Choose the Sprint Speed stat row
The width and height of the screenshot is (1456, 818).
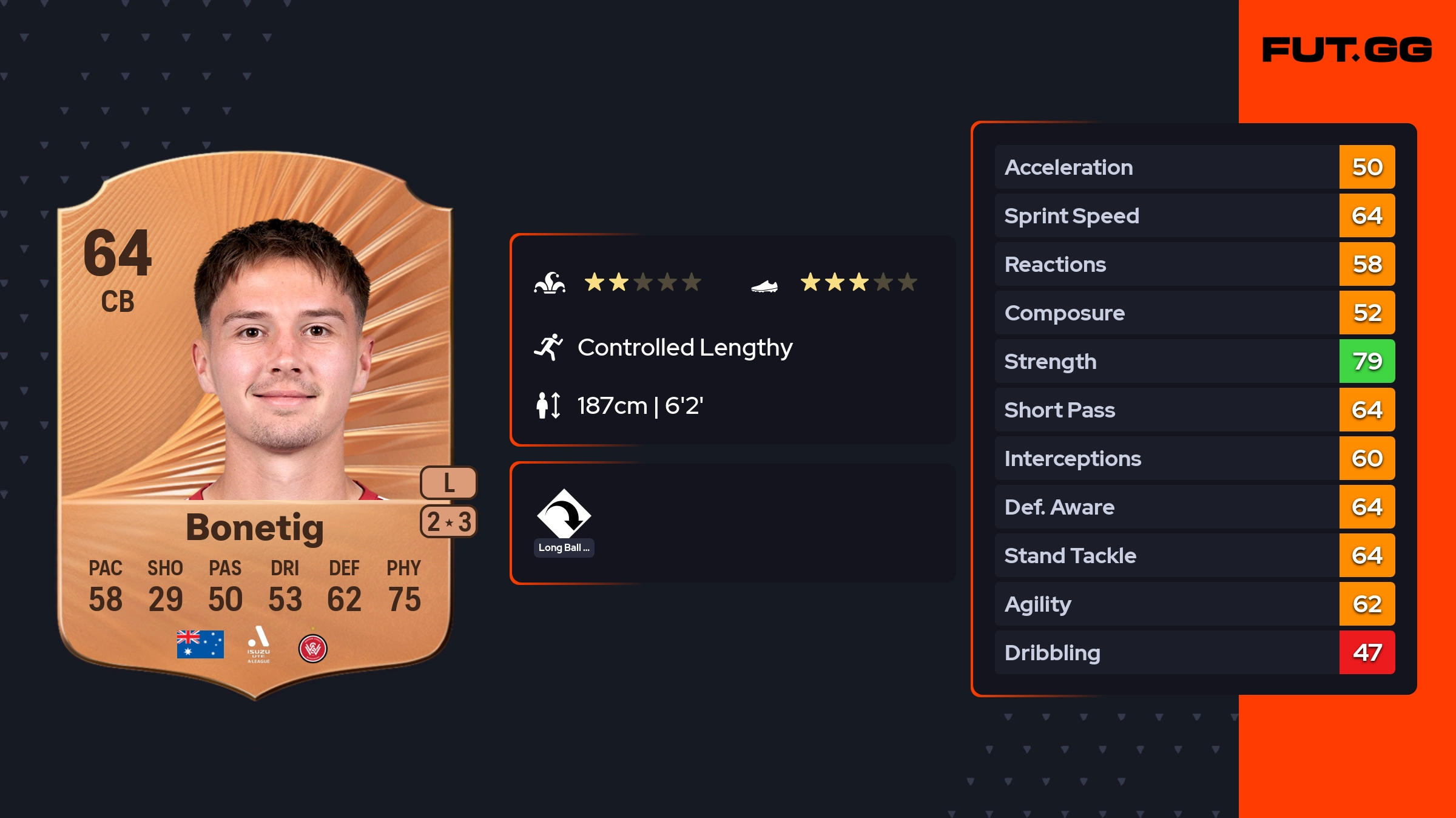click(1194, 215)
